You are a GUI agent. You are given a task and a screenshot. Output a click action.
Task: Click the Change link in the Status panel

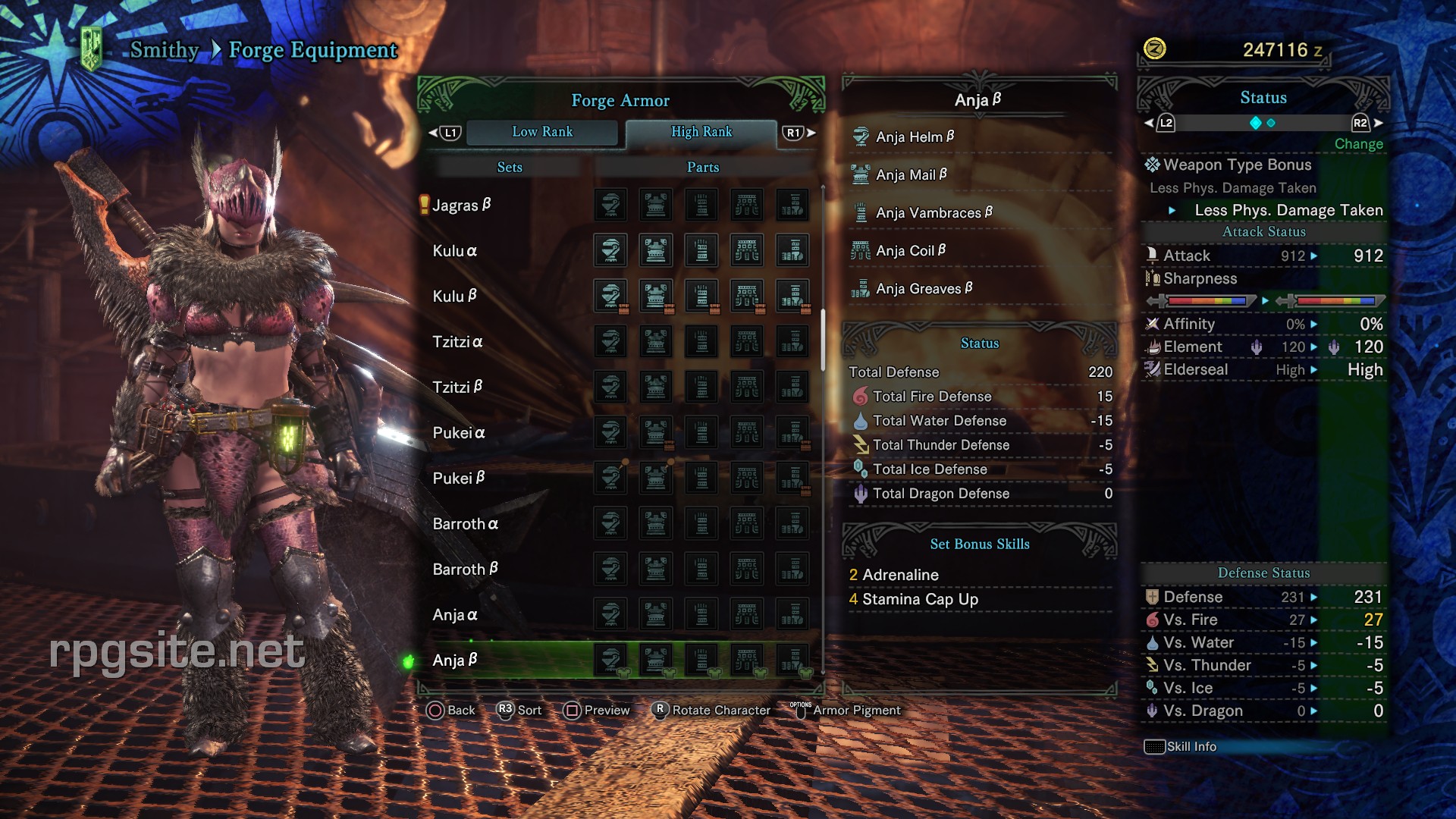coord(1358,143)
